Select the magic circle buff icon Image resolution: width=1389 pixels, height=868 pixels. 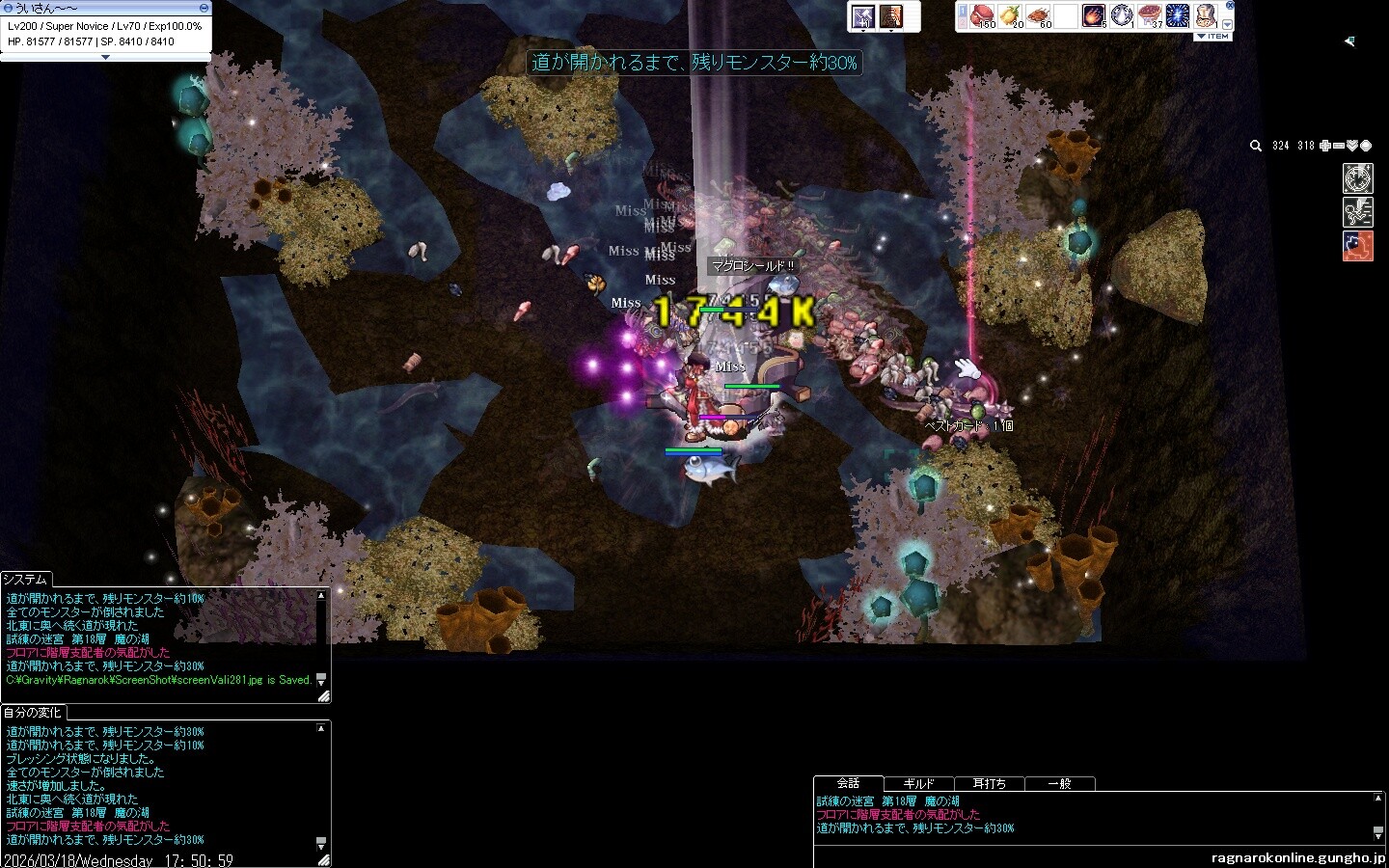tap(1357, 179)
